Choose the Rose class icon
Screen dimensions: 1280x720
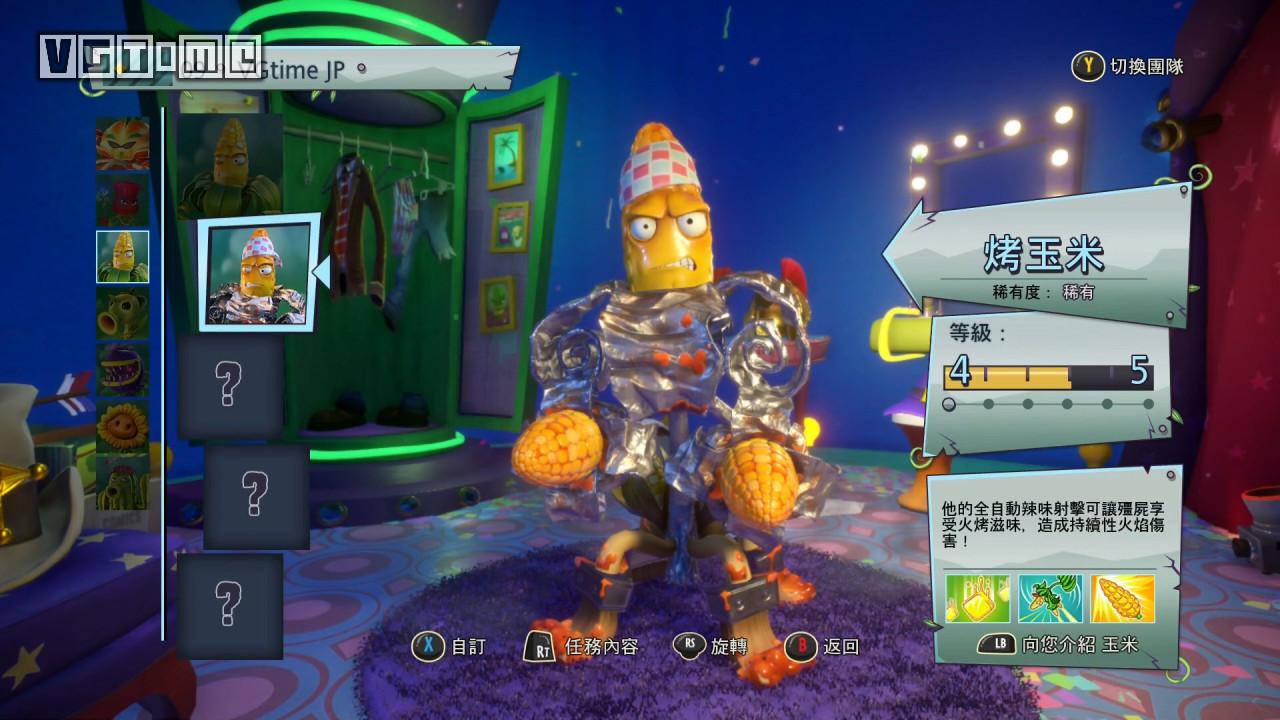point(122,200)
